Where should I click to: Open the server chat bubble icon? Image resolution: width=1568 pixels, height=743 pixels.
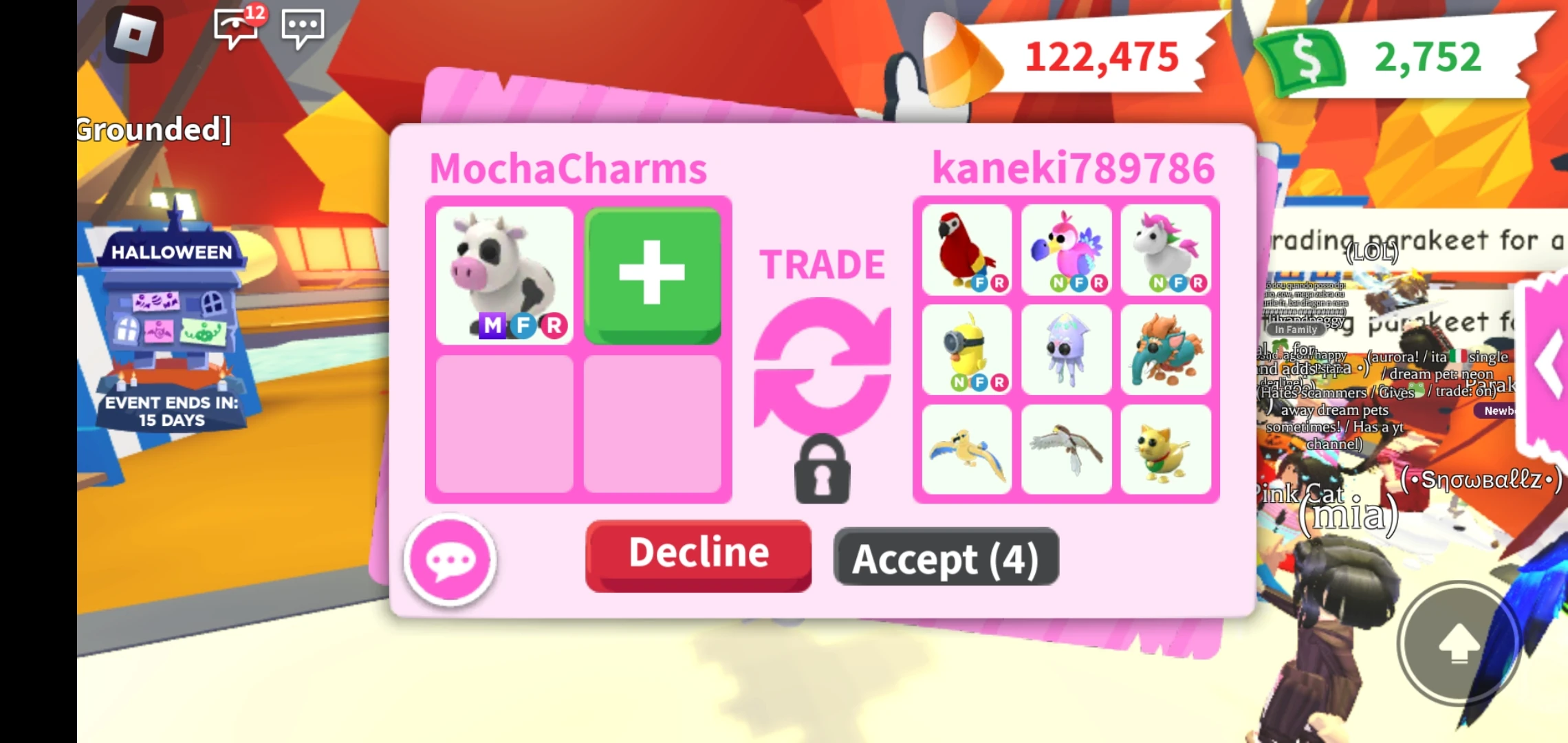coord(303,26)
